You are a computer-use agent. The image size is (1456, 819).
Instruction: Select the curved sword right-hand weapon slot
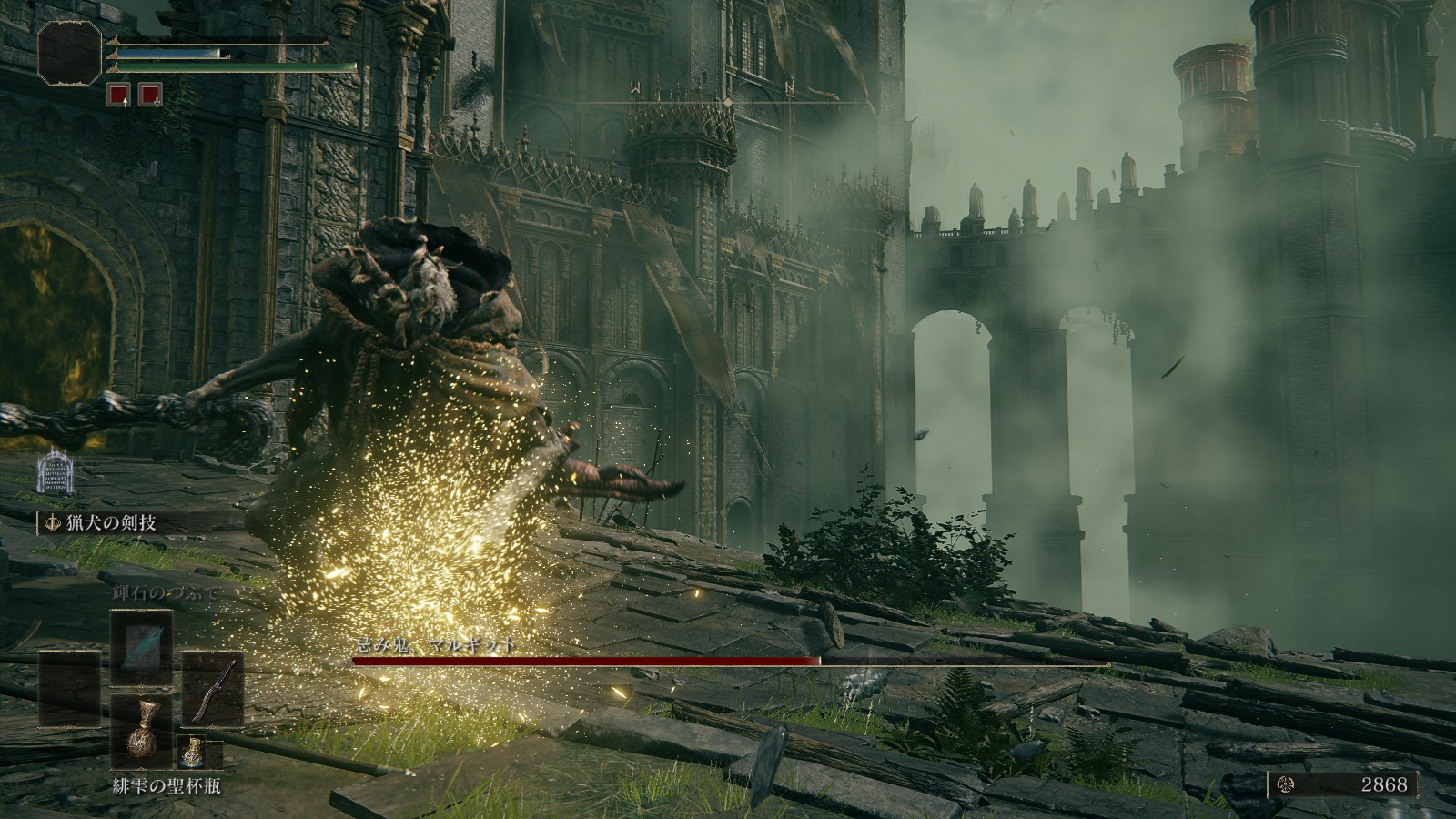(x=213, y=689)
